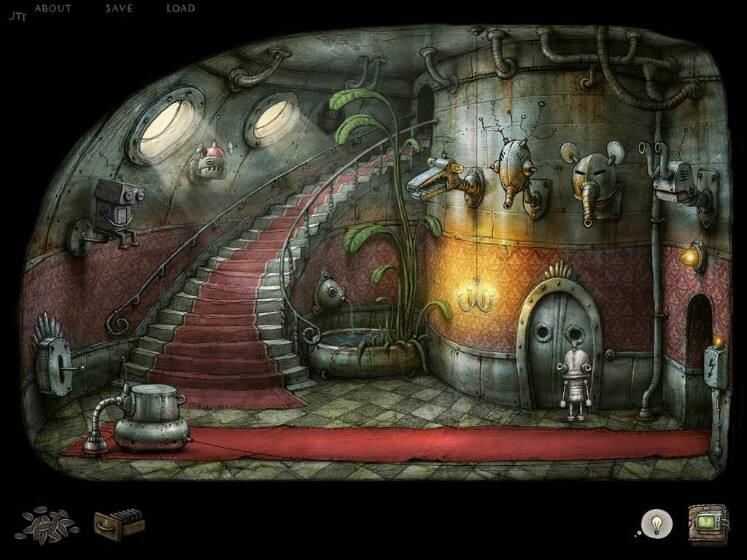Select the sunflower seeds inventory item
This screenshot has width=747, height=560.
click(x=44, y=522)
